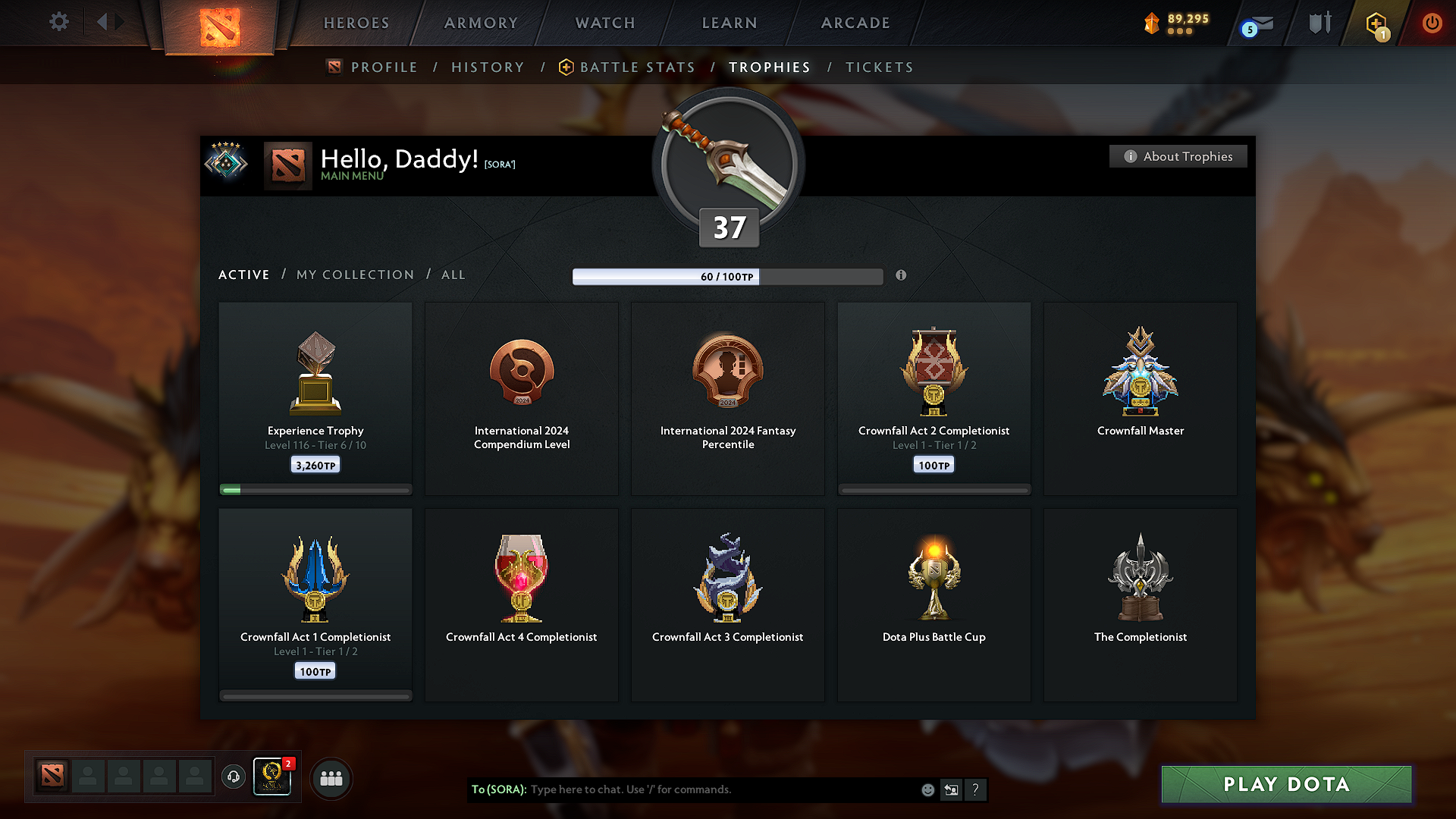Open the shield and sword armory icon
This screenshot has width=1456, height=819.
click(x=1318, y=23)
